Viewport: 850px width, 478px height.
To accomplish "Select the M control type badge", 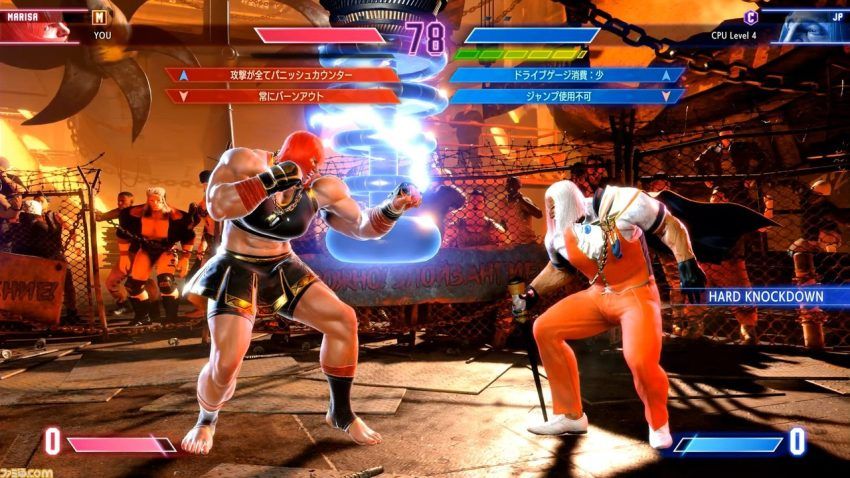I will pyautogui.click(x=99, y=16).
